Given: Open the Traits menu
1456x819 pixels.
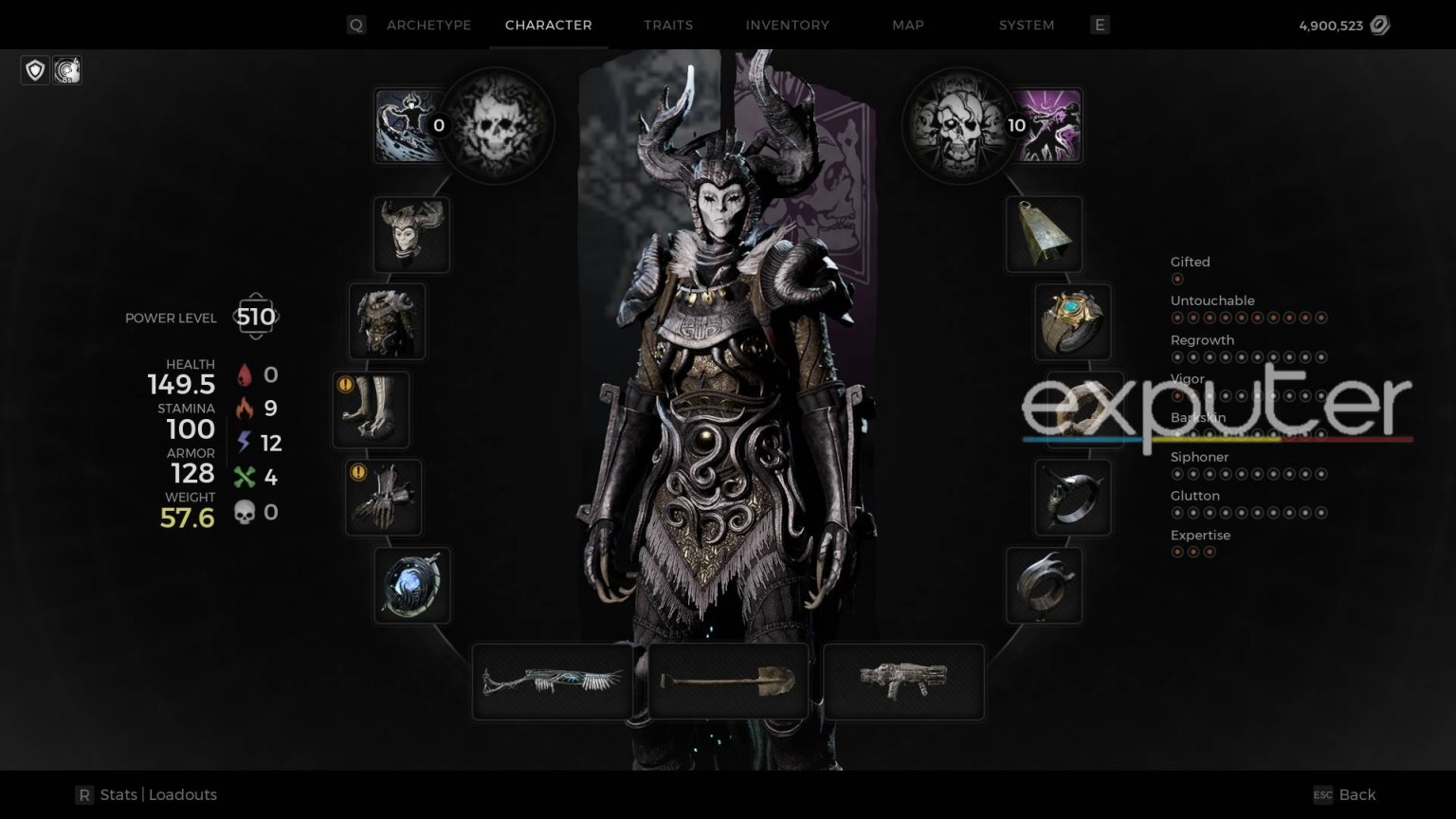Looking at the screenshot, I should 668,25.
